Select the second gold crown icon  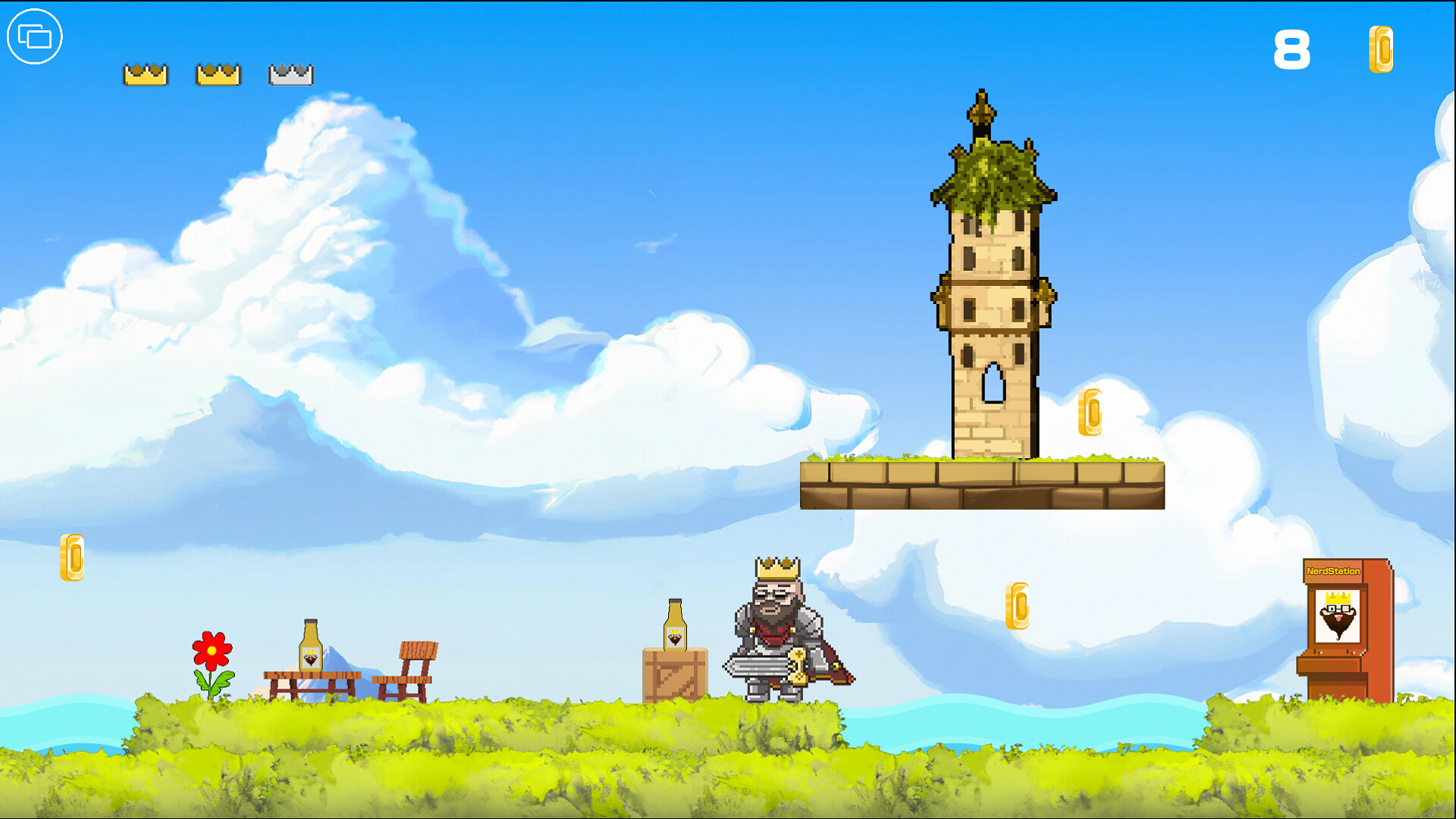click(218, 74)
